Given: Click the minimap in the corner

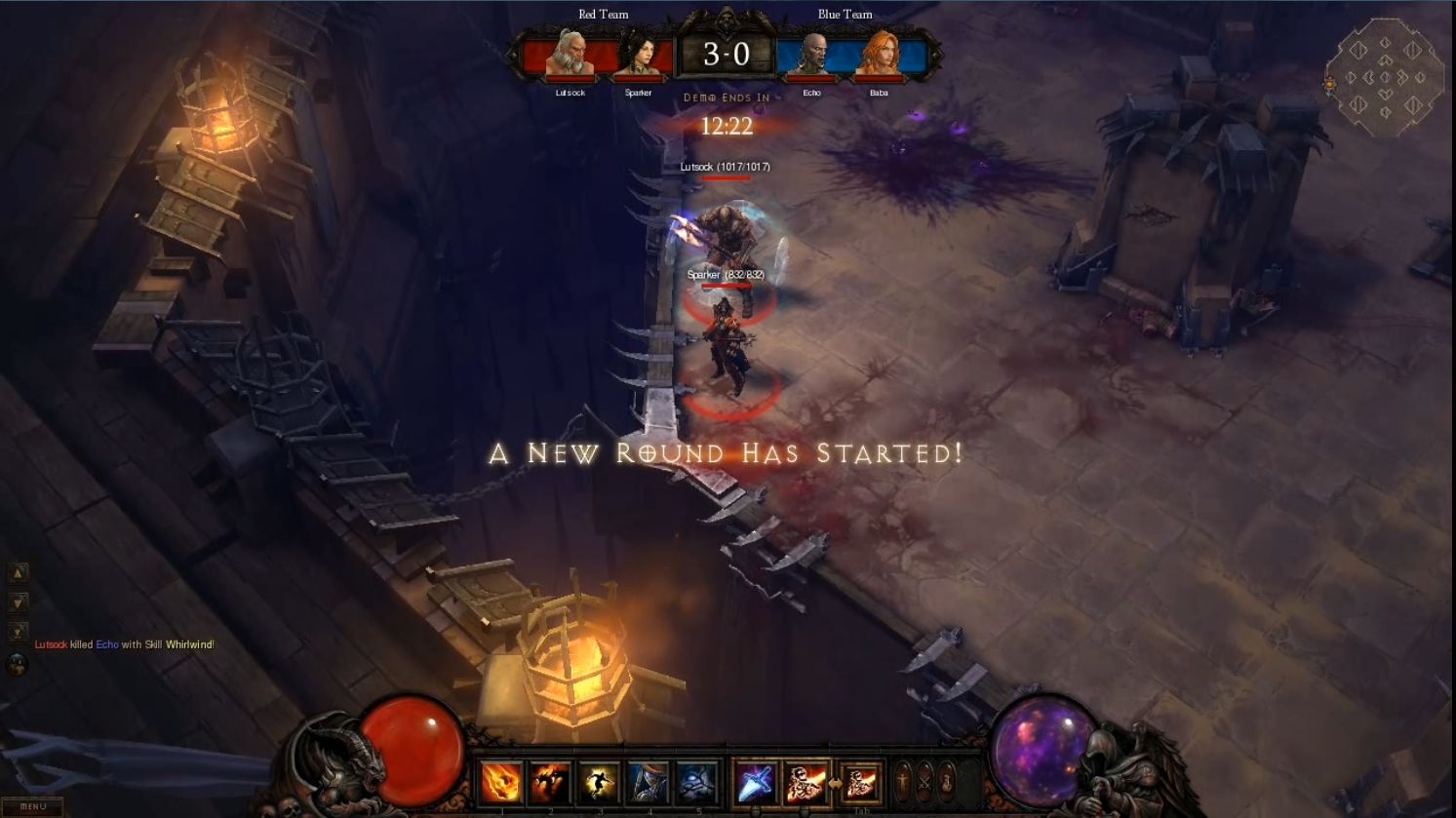Looking at the screenshot, I should pyautogui.click(x=1385, y=78).
